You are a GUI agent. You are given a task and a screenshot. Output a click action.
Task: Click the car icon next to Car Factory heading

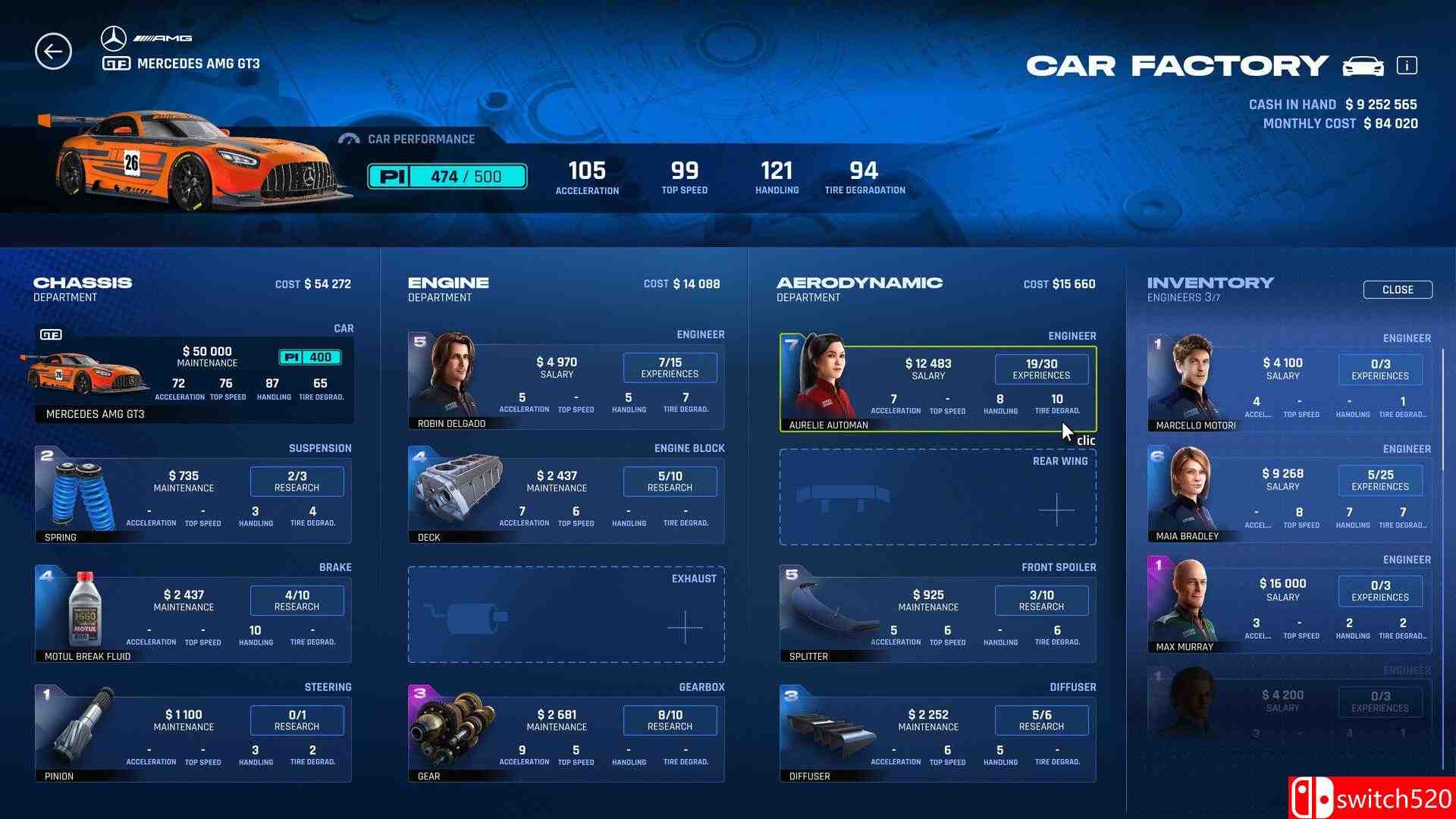tap(1364, 65)
